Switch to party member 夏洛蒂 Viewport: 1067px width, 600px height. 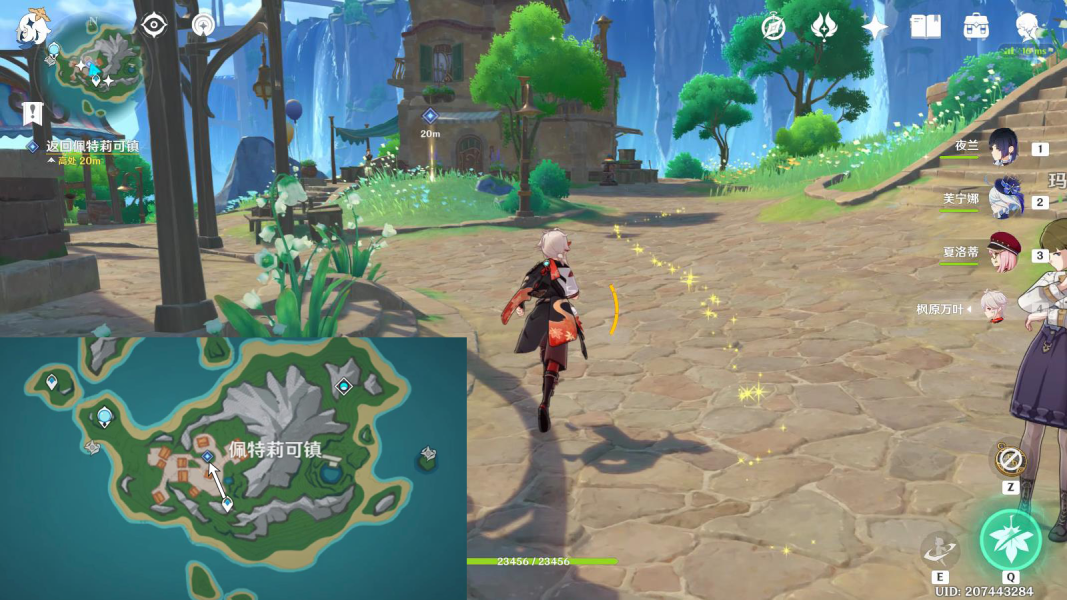[1002, 253]
